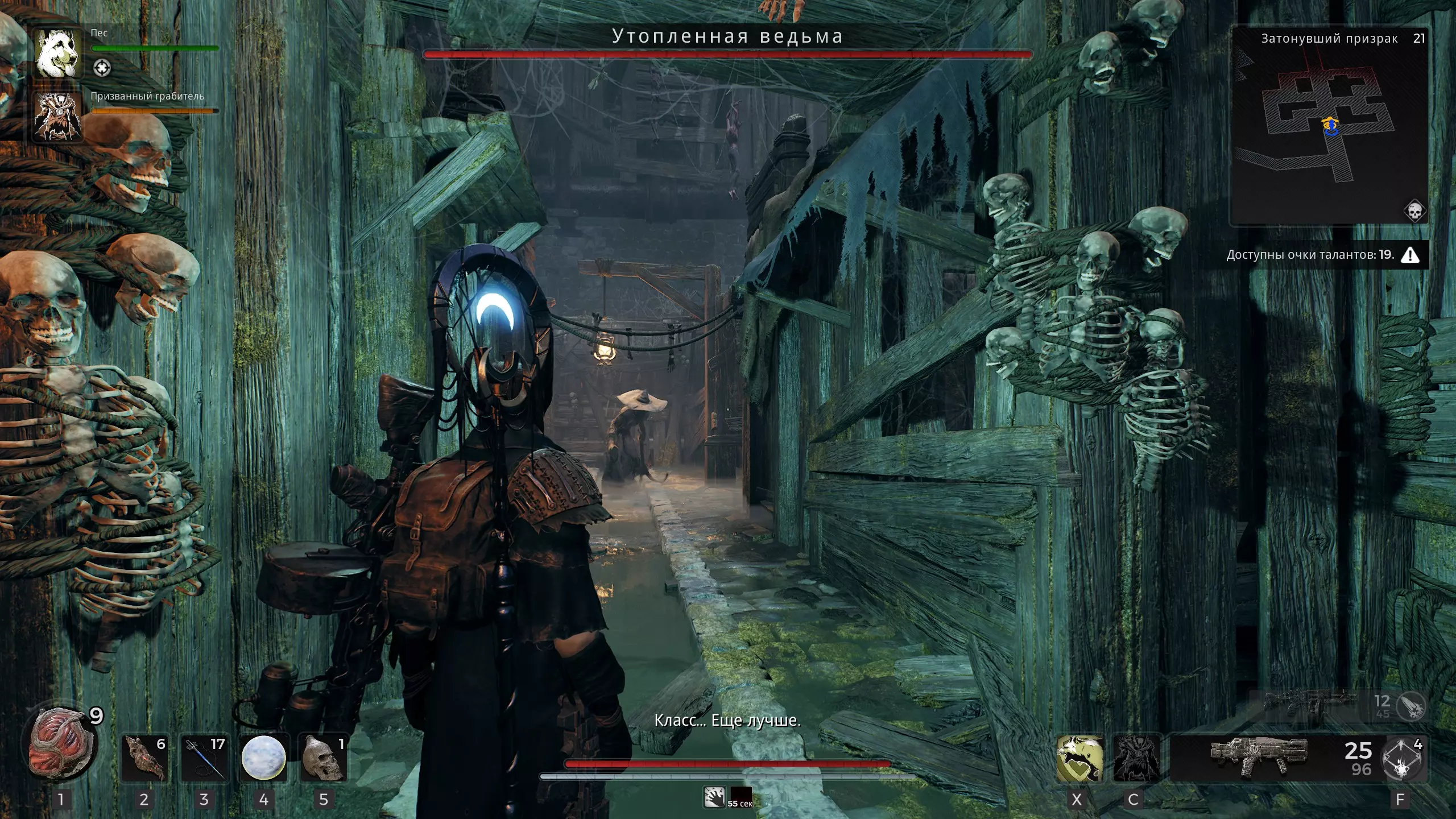The height and width of the screenshot is (819, 1456).
Task: Click the crosshair command icon under the dog's health
Action: point(102,69)
